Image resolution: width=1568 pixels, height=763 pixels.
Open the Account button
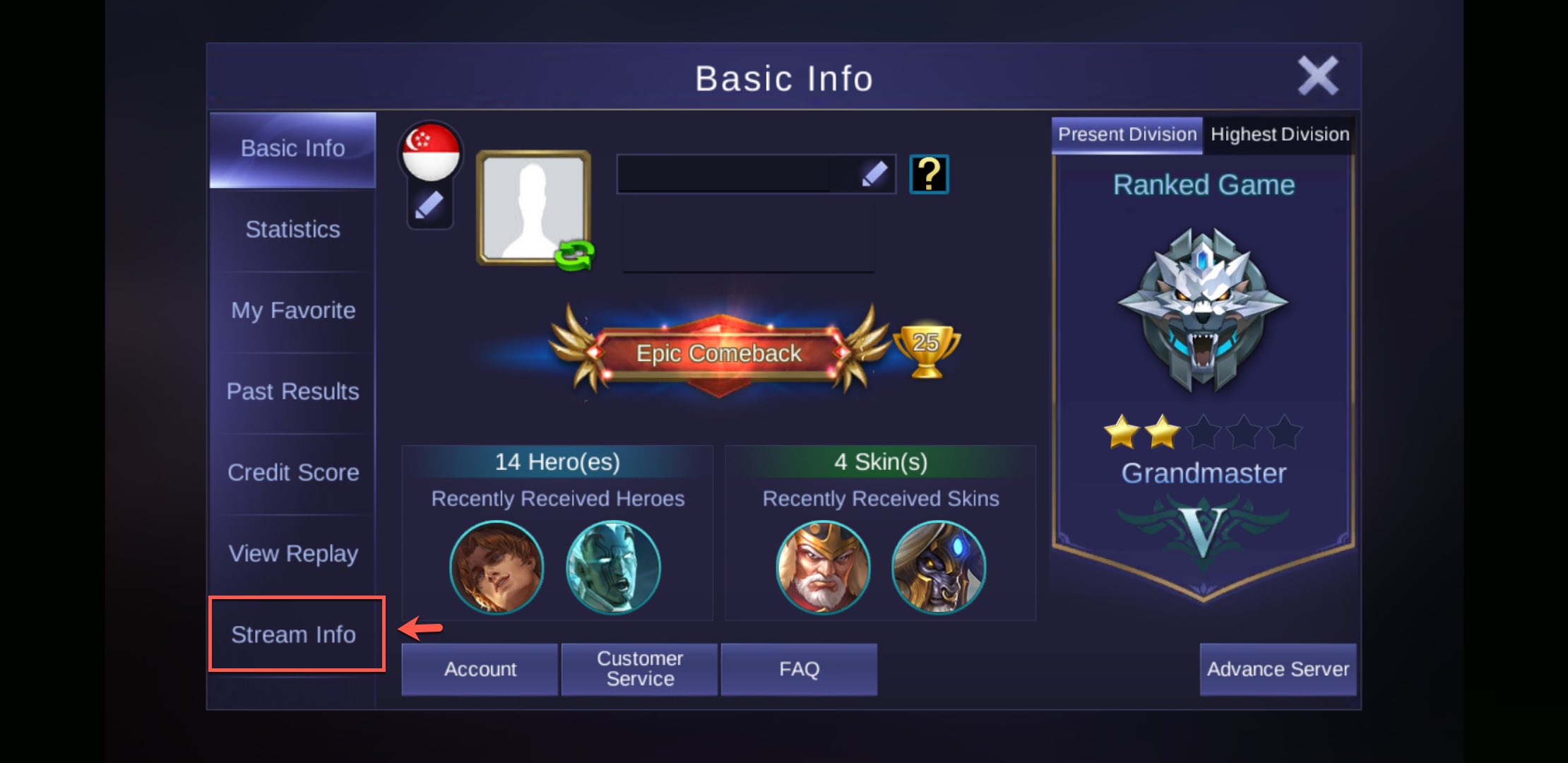pyautogui.click(x=480, y=669)
